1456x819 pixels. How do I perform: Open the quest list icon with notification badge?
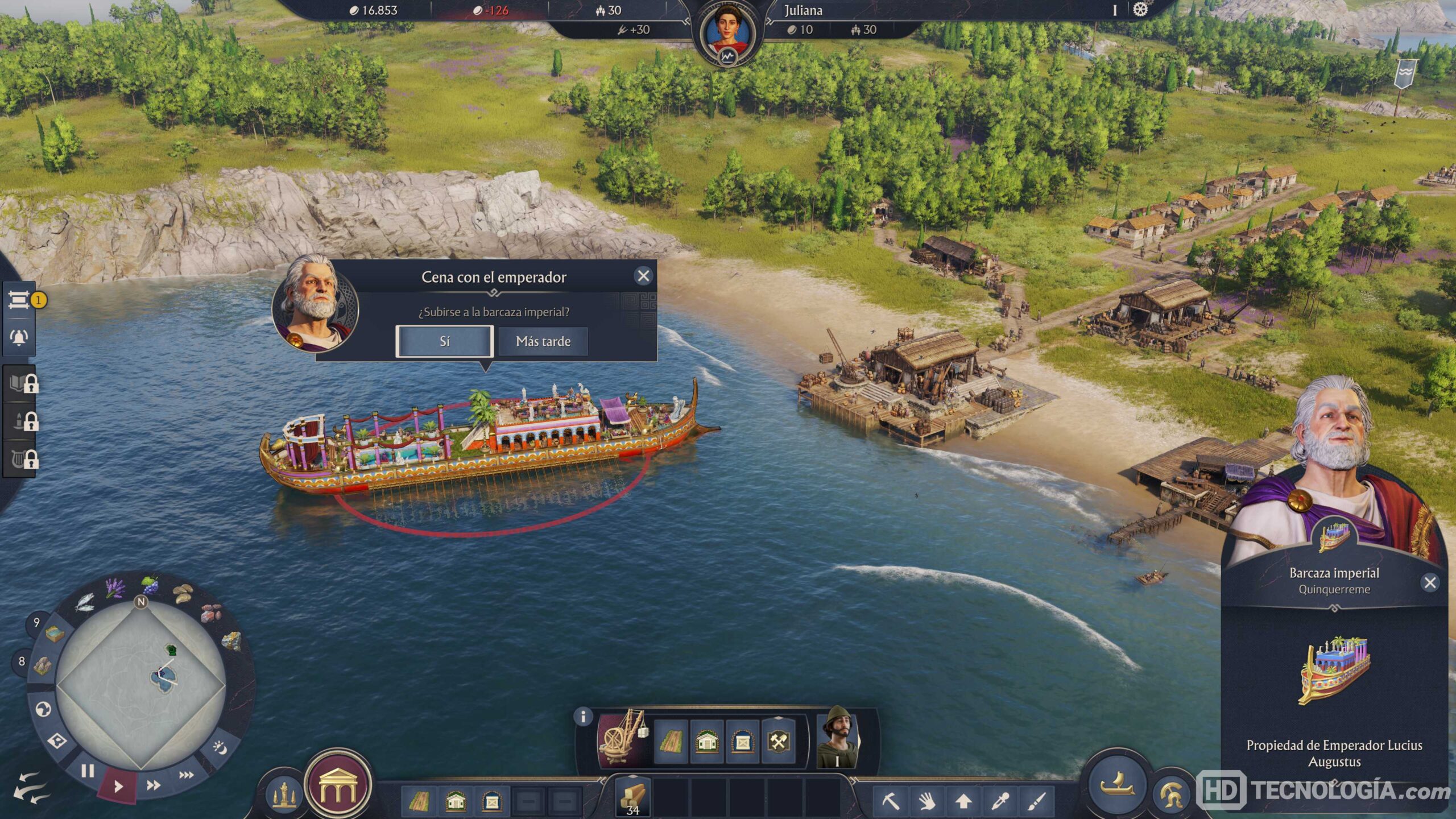[19, 300]
